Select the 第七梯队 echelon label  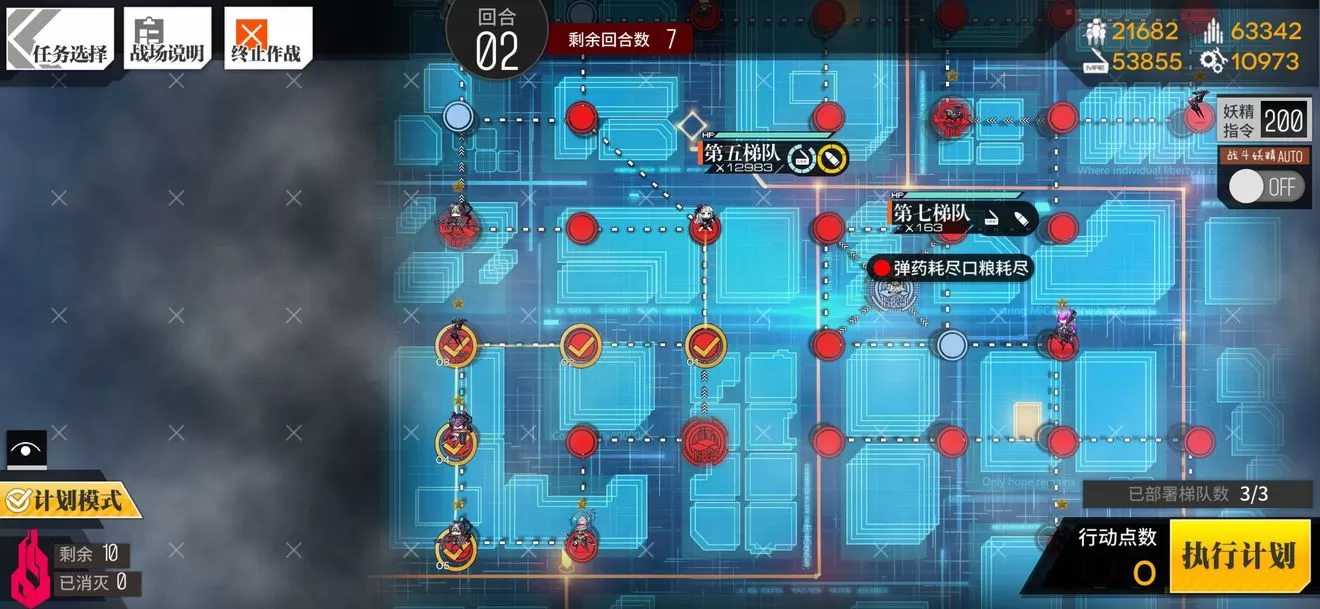click(x=932, y=213)
